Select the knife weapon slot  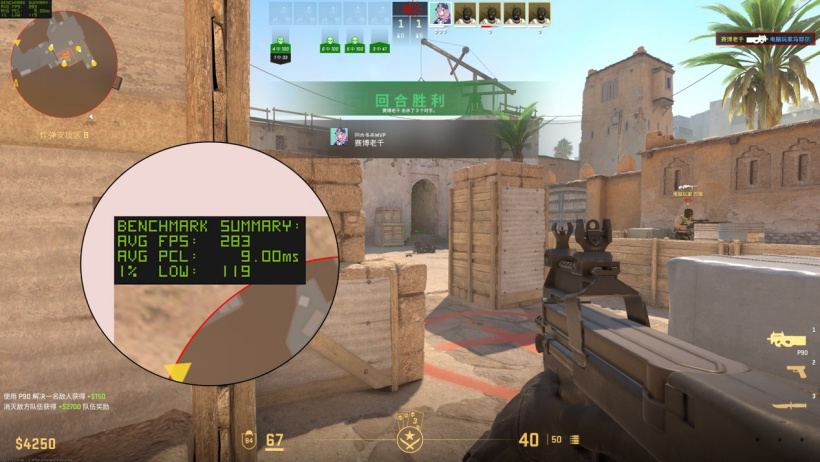click(788, 404)
